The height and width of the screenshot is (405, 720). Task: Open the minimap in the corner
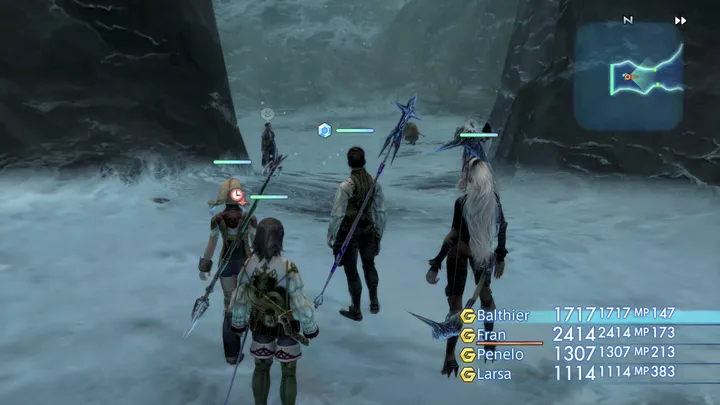tap(628, 76)
